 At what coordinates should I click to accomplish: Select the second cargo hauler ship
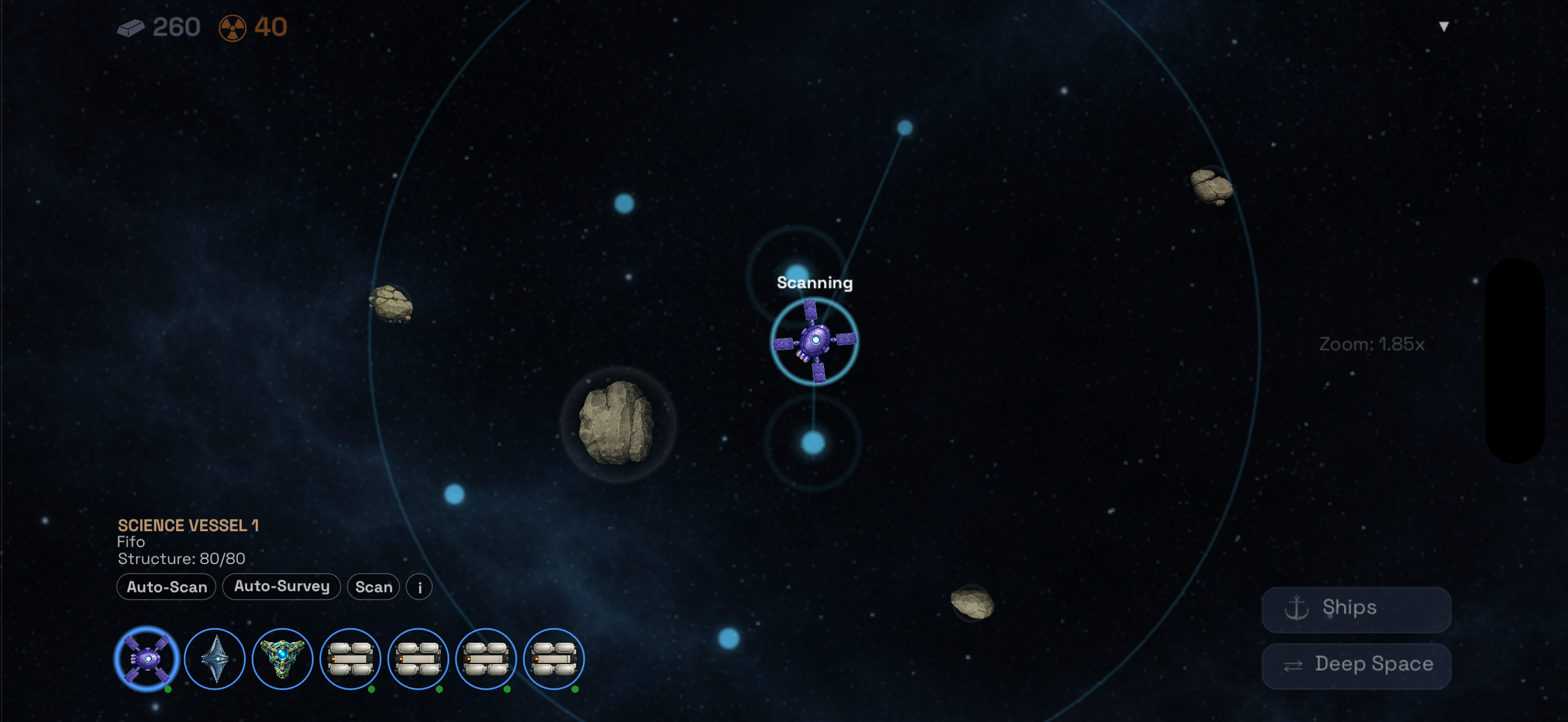[x=418, y=659]
